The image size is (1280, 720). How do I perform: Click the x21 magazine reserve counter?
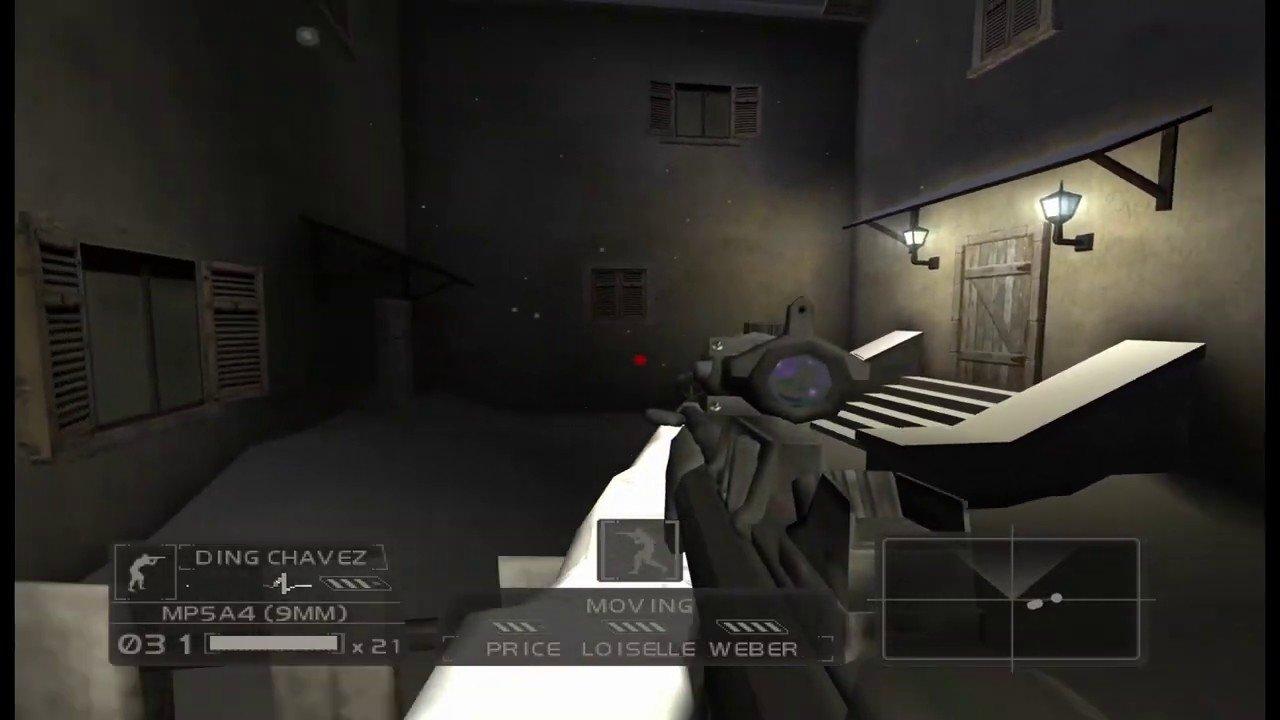click(x=377, y=646)
